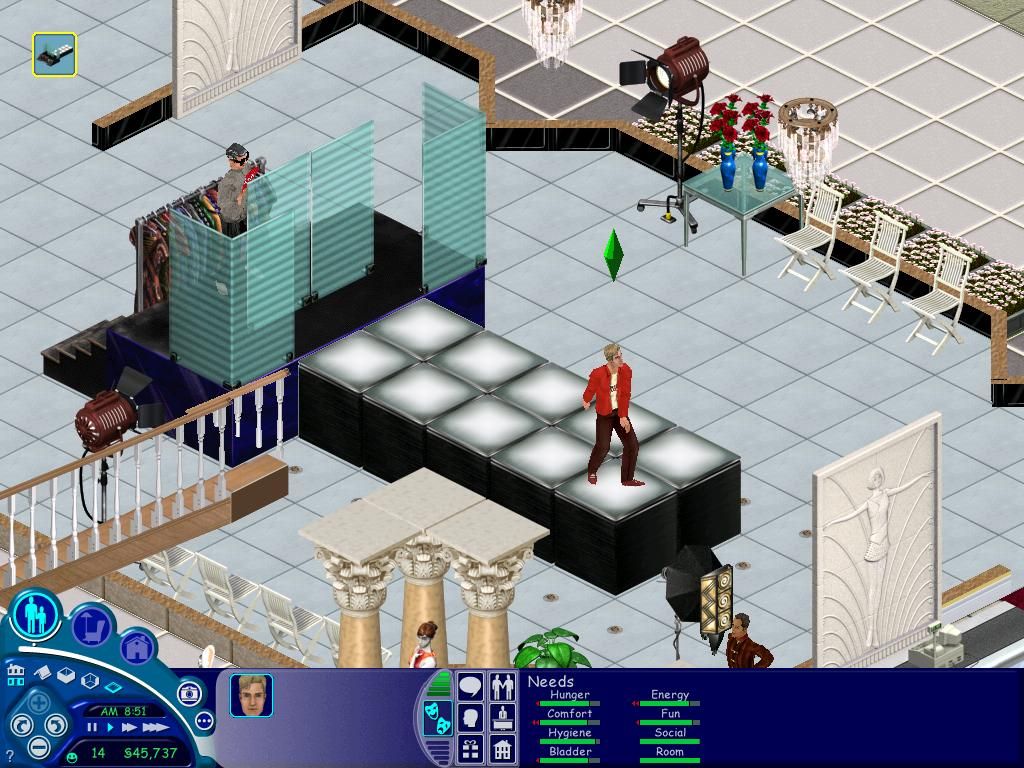Viewport: 1024px width, 768px height.
Task: Zoom out with the minus button
Action: tap(39, 746)
